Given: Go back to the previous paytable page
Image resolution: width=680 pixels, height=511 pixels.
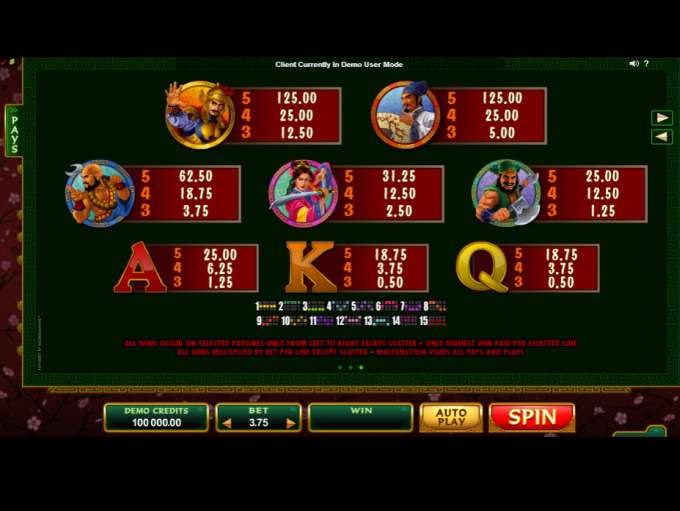Looking at the screenshot, I should point(661,137).
